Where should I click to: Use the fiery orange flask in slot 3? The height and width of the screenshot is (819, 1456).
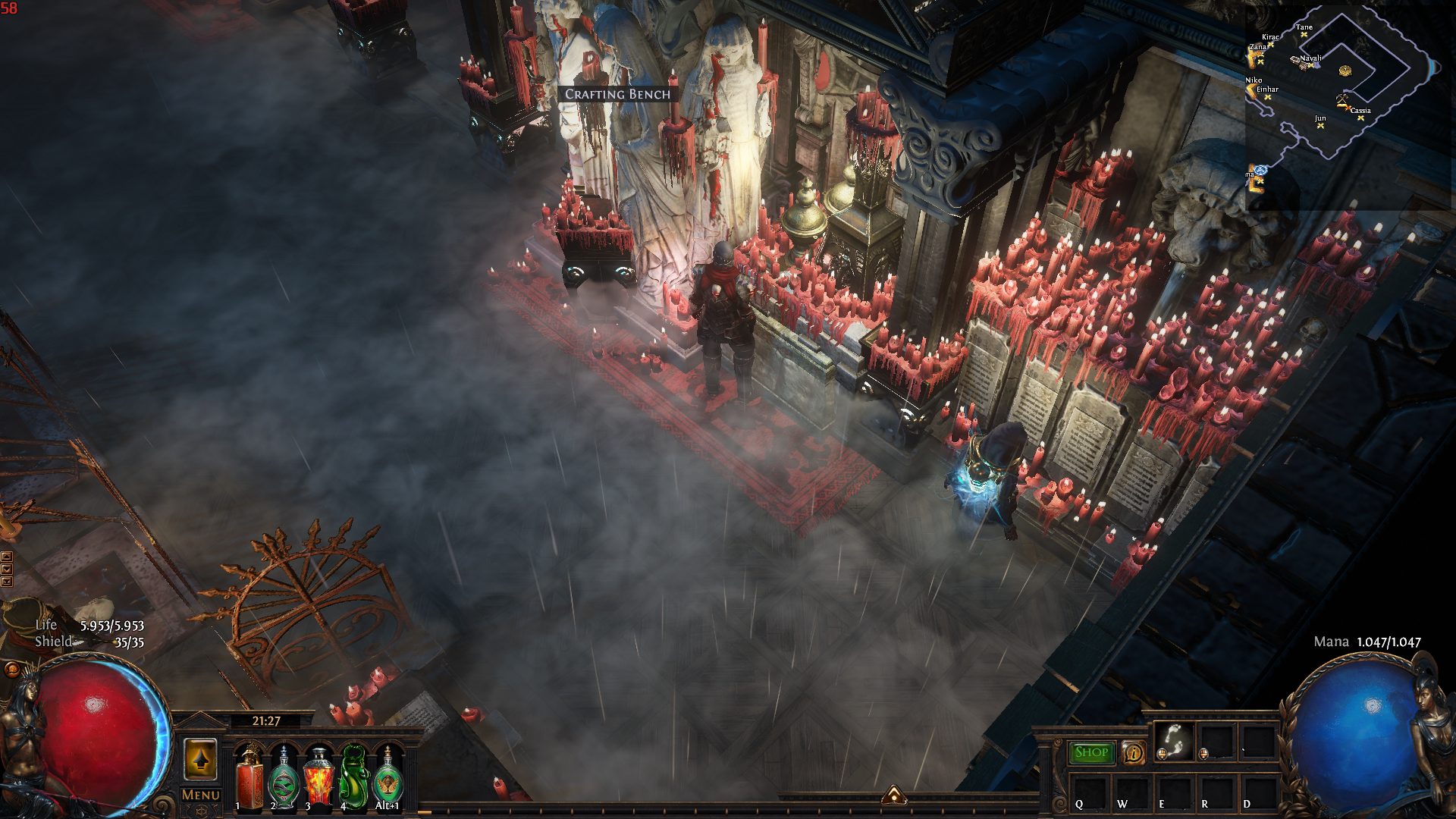pos(318,779)
